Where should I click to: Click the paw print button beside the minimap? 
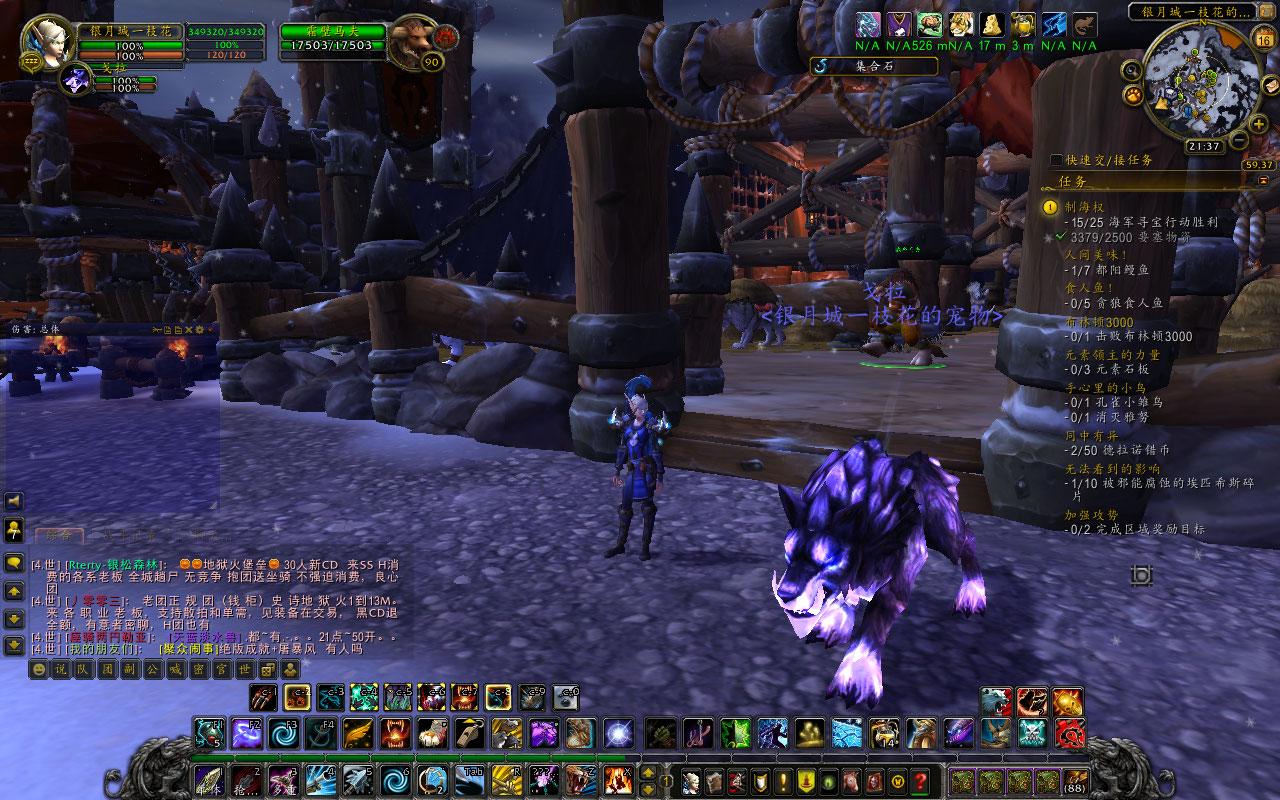1134,95
